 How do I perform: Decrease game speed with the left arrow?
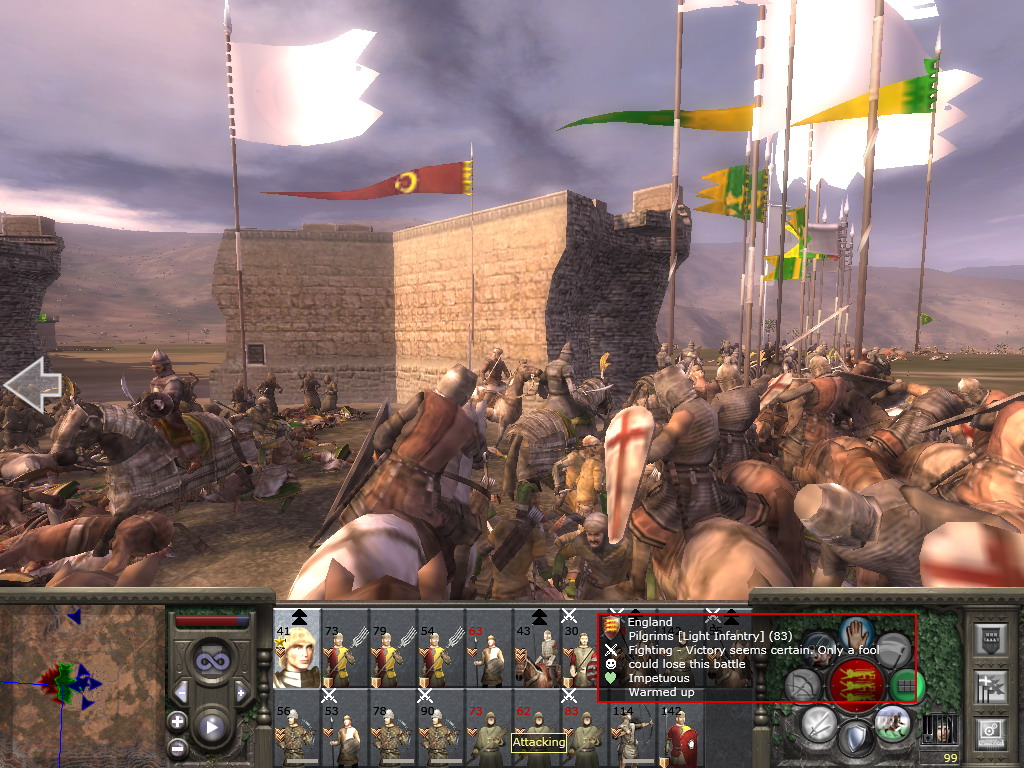tap(181, 692)
